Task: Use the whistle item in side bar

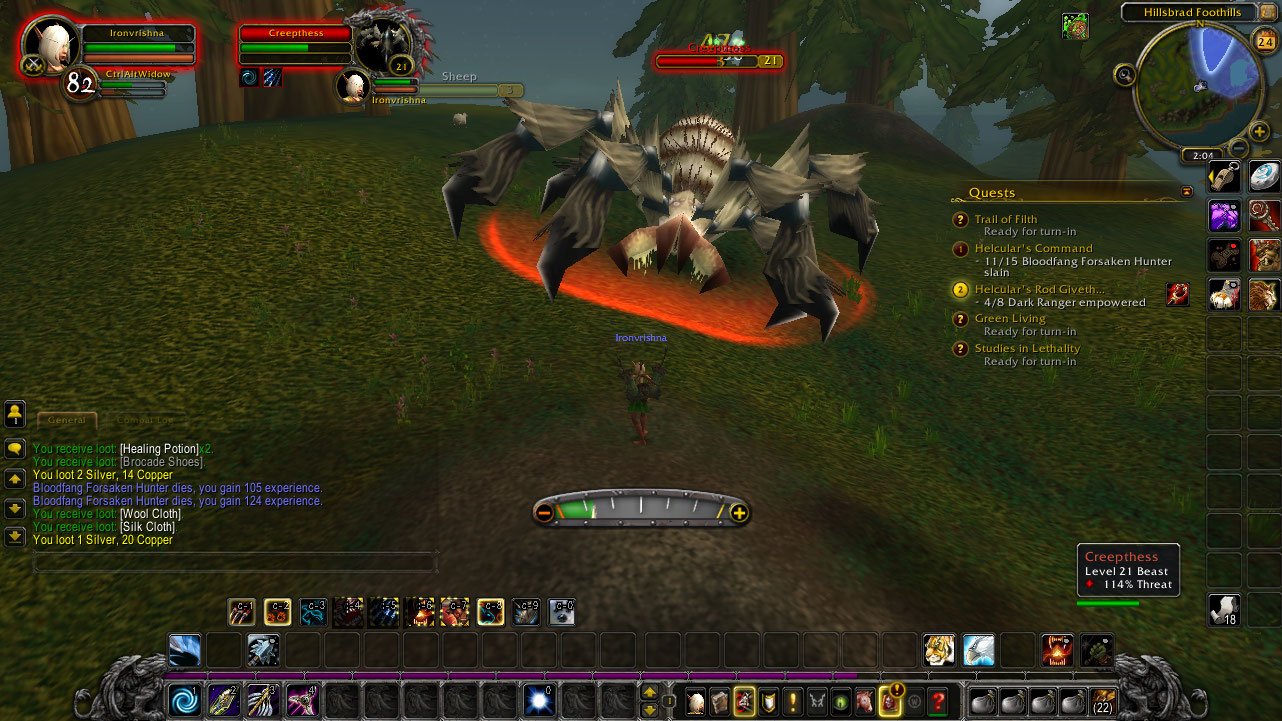Action: (1225, 177)
